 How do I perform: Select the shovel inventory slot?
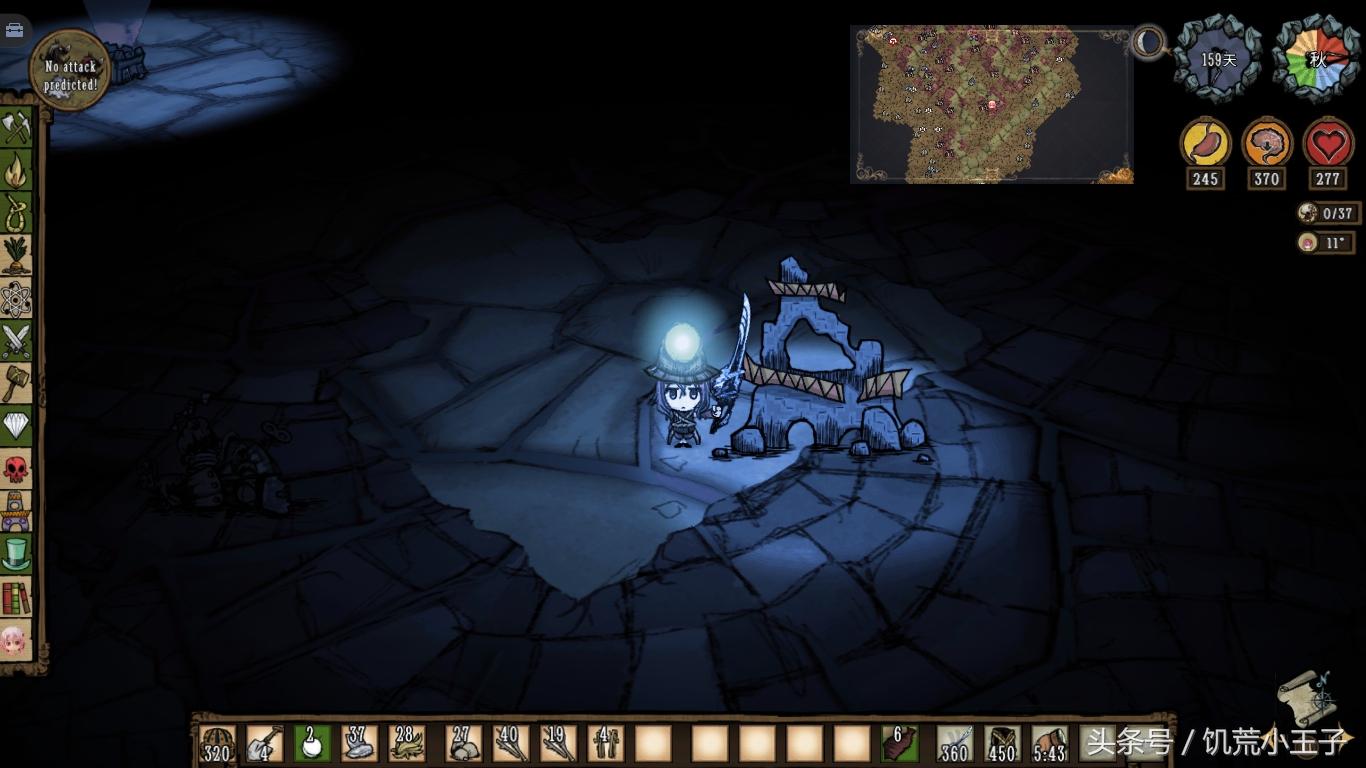point(264,744)
